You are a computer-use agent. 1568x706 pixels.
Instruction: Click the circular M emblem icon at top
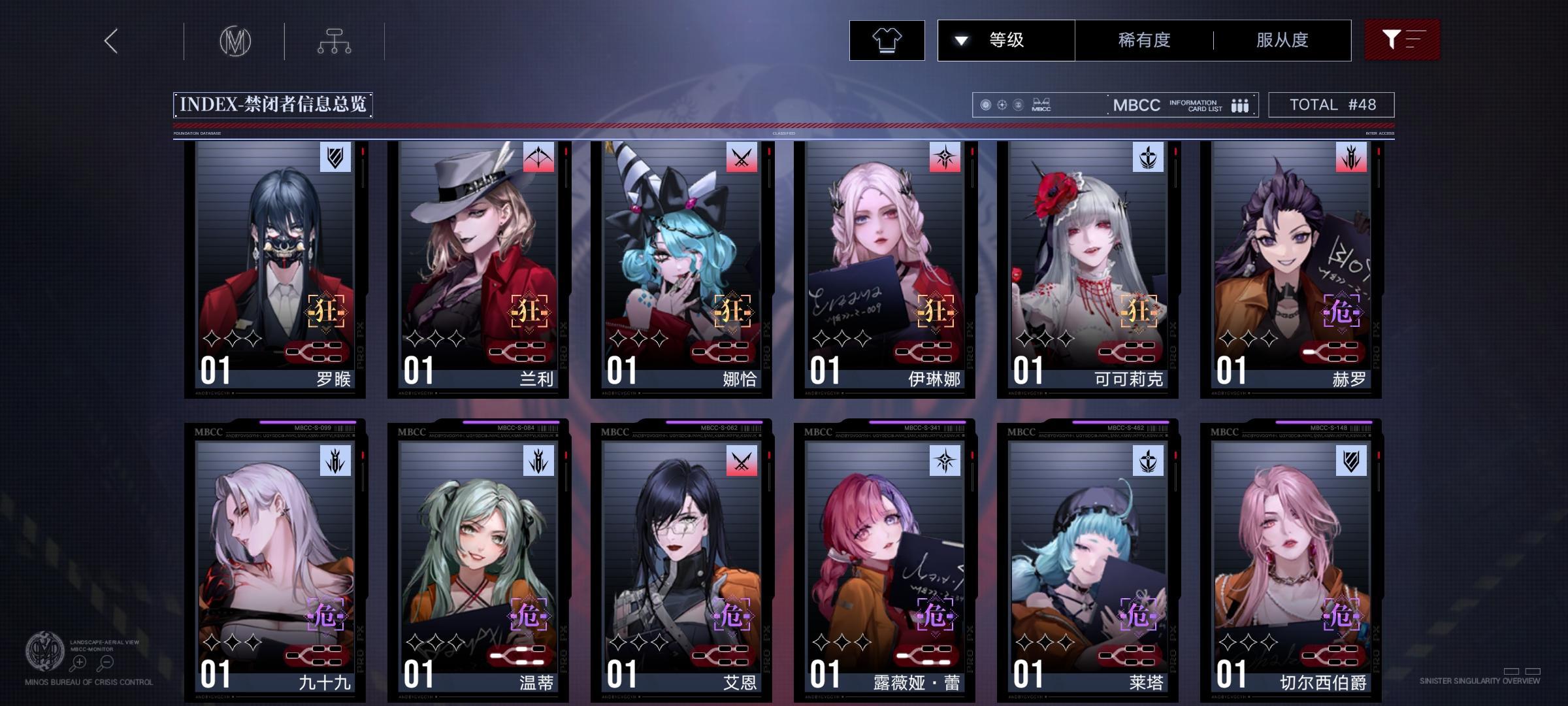point(237,40)
